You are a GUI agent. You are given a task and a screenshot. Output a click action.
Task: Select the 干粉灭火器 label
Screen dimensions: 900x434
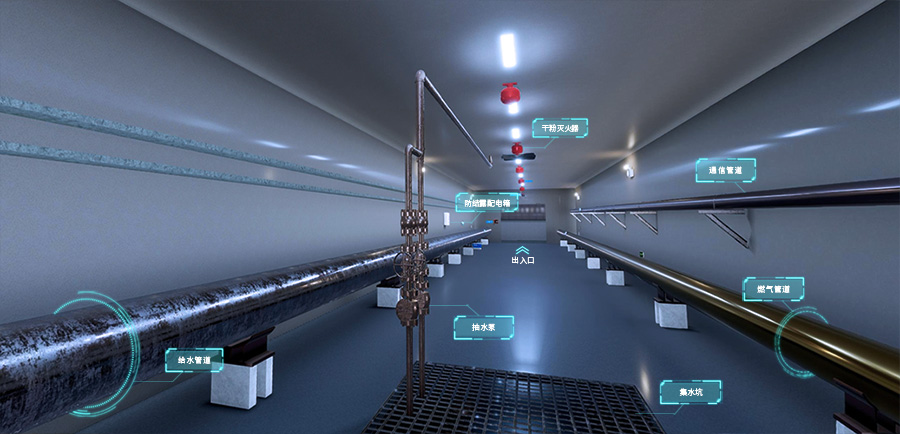pyautogui.click(x=560, y=128)
